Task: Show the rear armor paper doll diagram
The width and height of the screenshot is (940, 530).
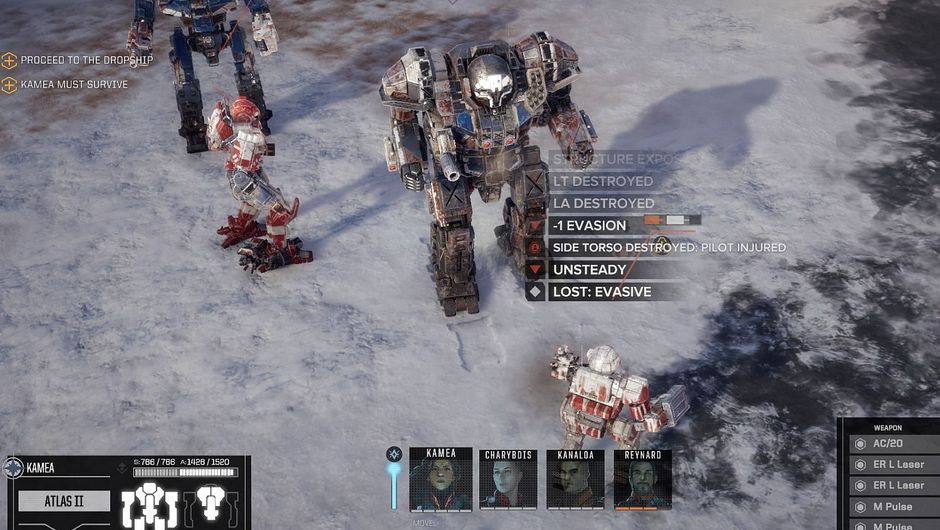Action: (211, 504)
